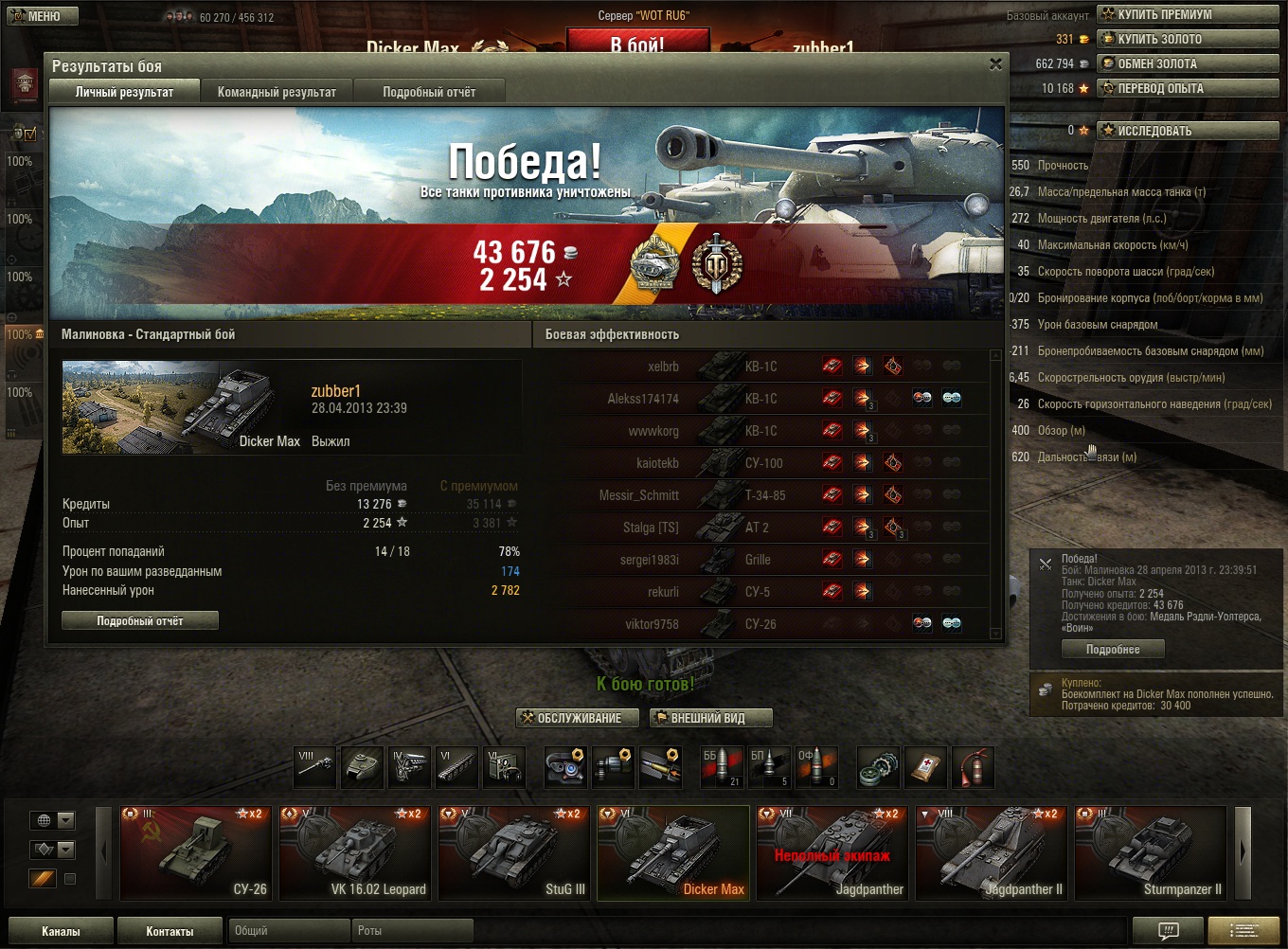Open Подробнее in the victory notification
Image resolution: width=1288 pixels, height=949 pixels.
(1112, 650)
